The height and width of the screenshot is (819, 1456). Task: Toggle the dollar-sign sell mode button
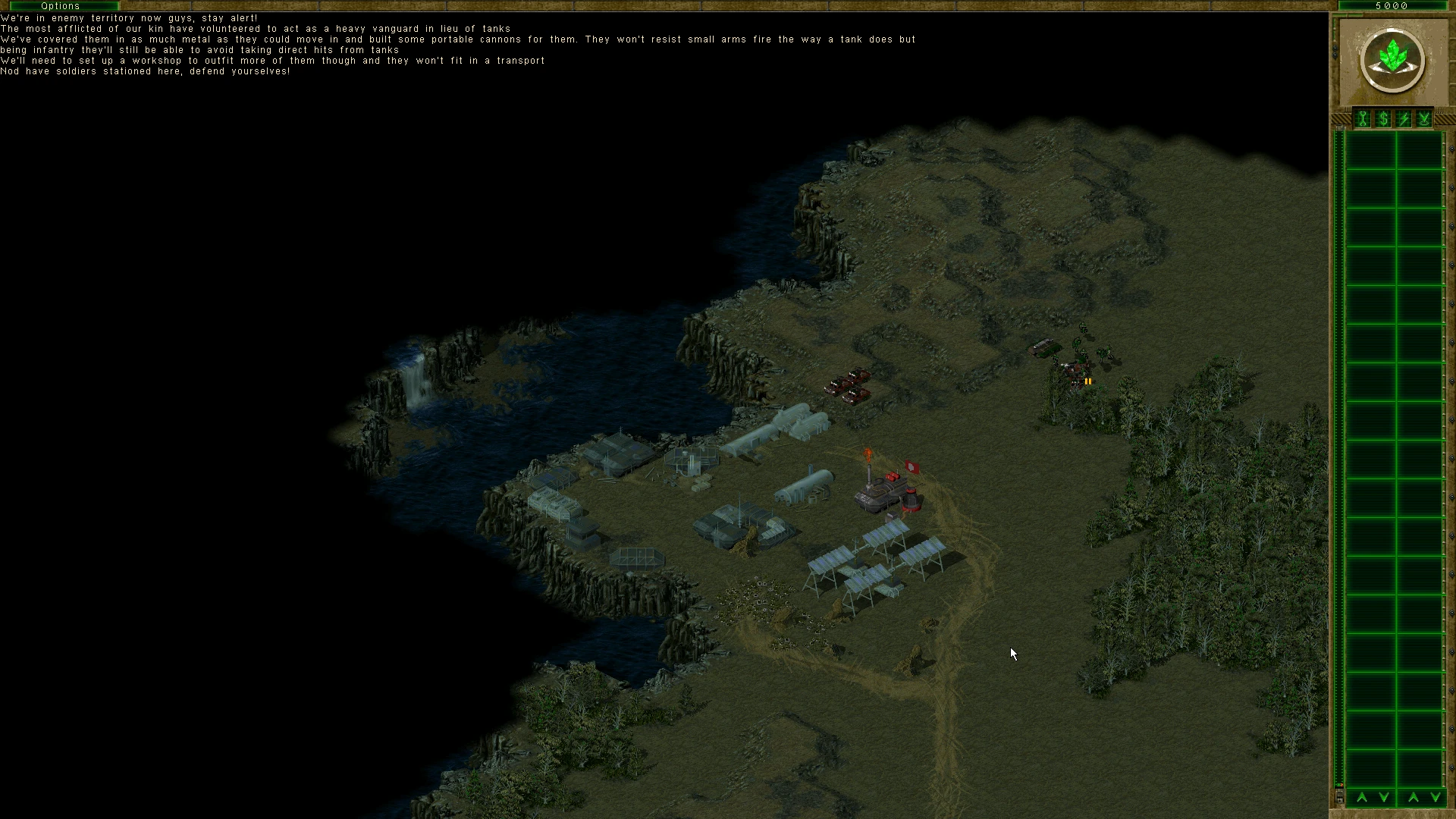pyautogui.click(x=1383, y=119)
